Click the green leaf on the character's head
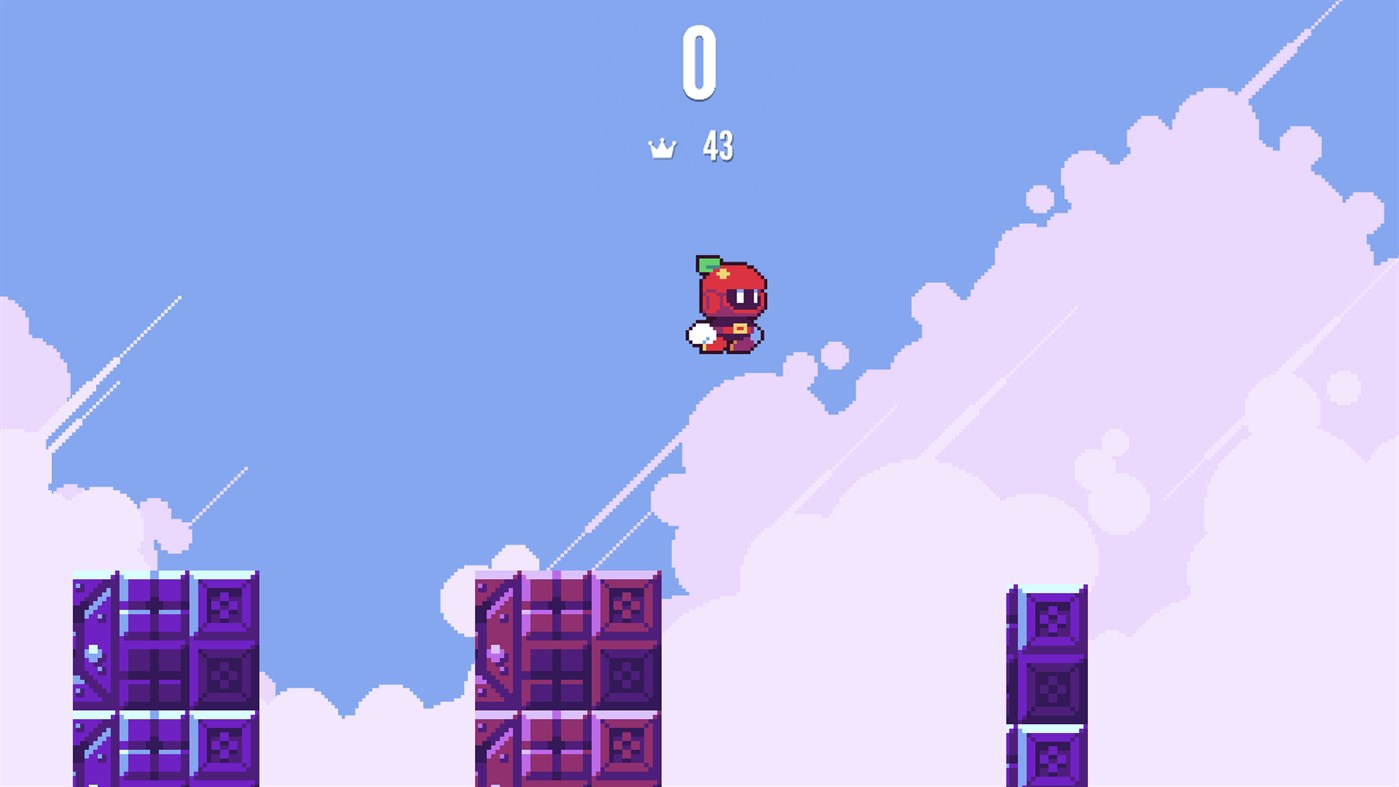Screen dimensions: 1399x787 click(708, 263)
